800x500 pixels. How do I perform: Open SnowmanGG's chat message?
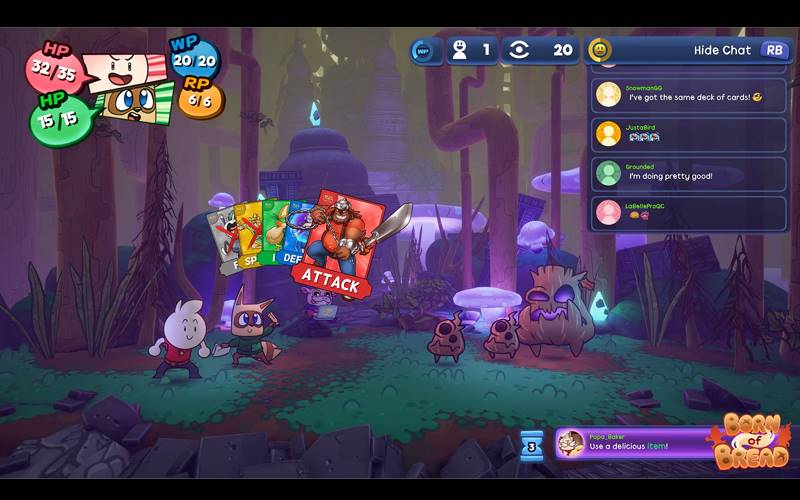690,94
